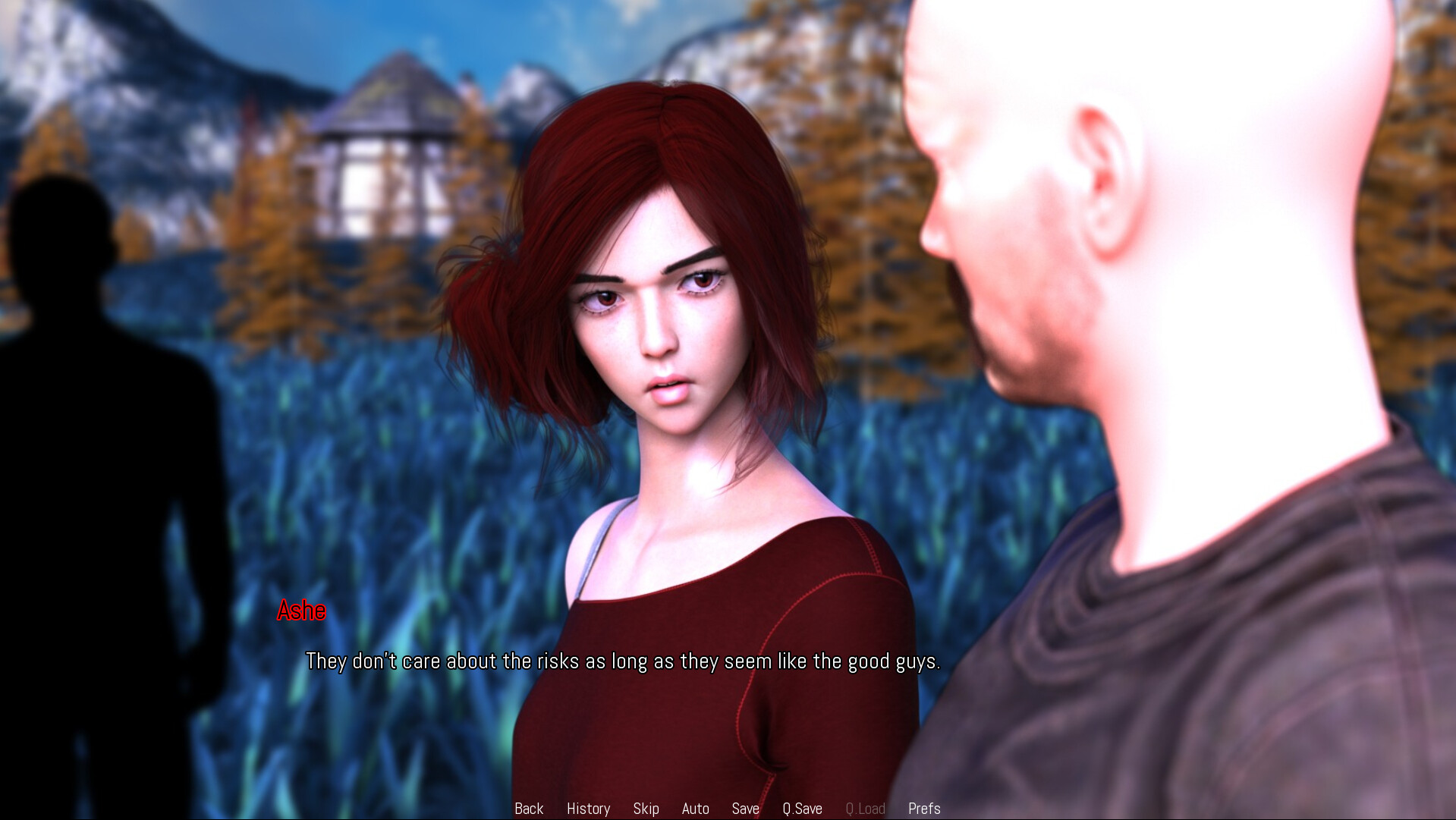Image resolution: width=1456 pixels, height=820 pixels.
Task: Access preferences from the quick menu
Action: [924, 809]
